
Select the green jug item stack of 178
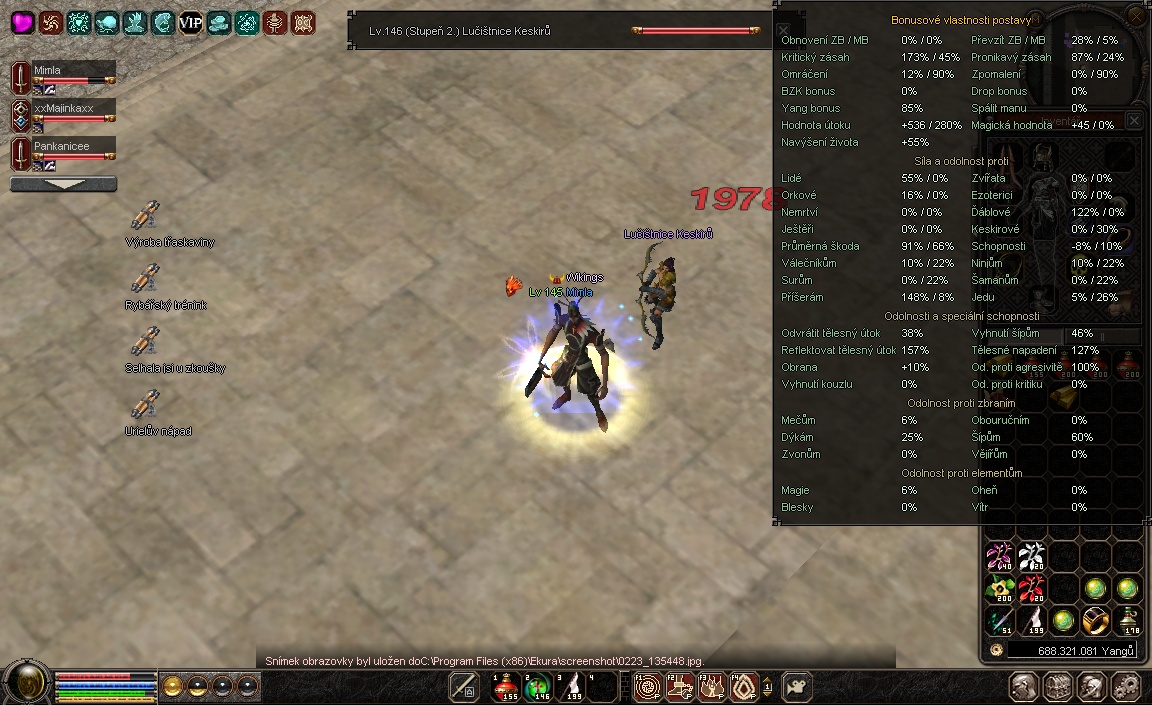point(1128,619)
